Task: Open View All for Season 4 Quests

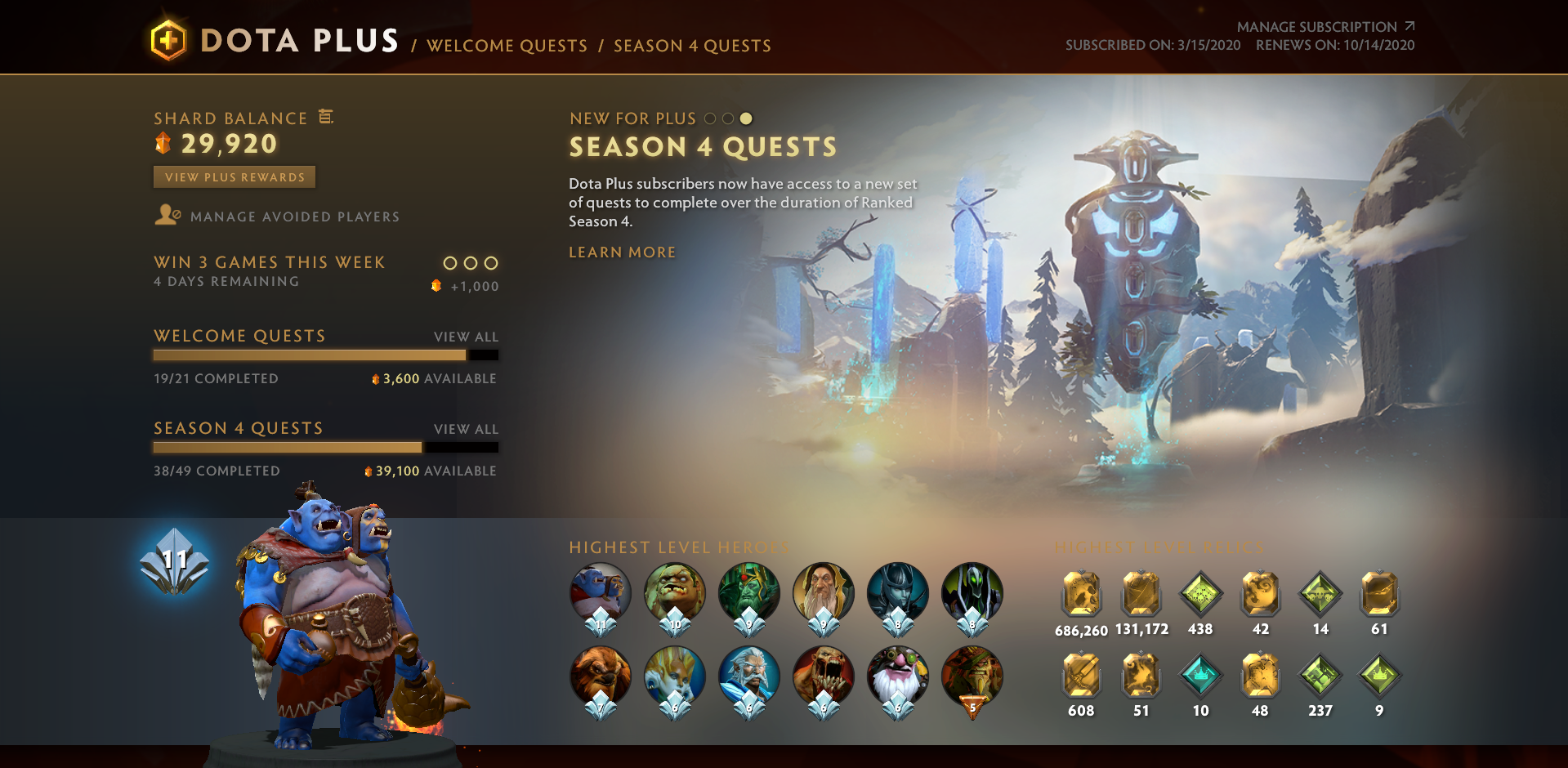Action: [x=465, y=428]
